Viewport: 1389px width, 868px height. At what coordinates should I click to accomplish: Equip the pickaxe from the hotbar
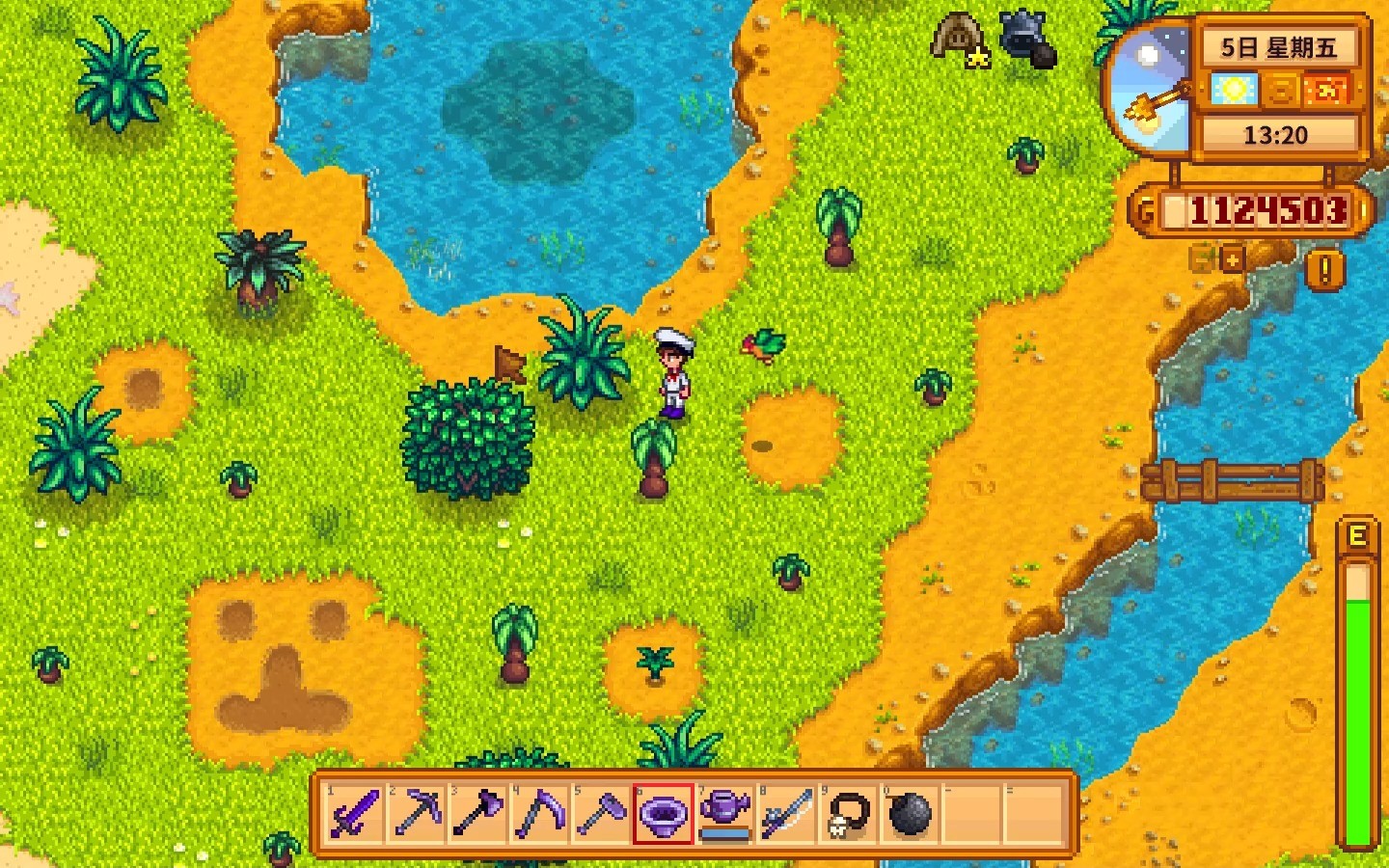(x=416, y=814)
